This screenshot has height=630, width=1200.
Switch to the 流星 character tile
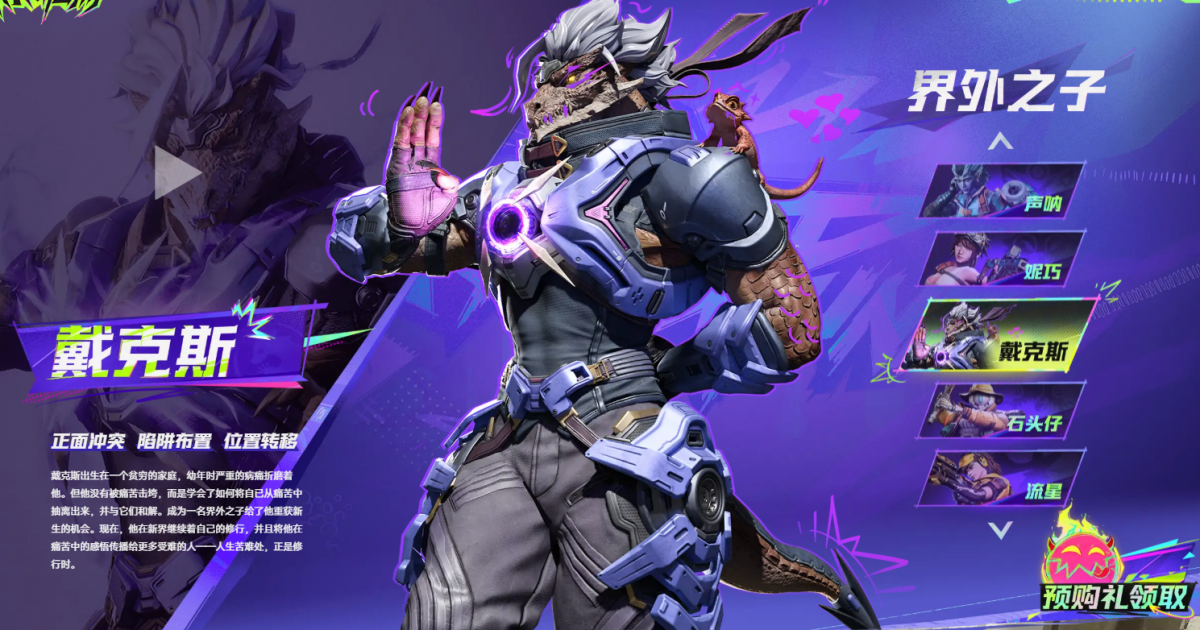pos(1003,478)
